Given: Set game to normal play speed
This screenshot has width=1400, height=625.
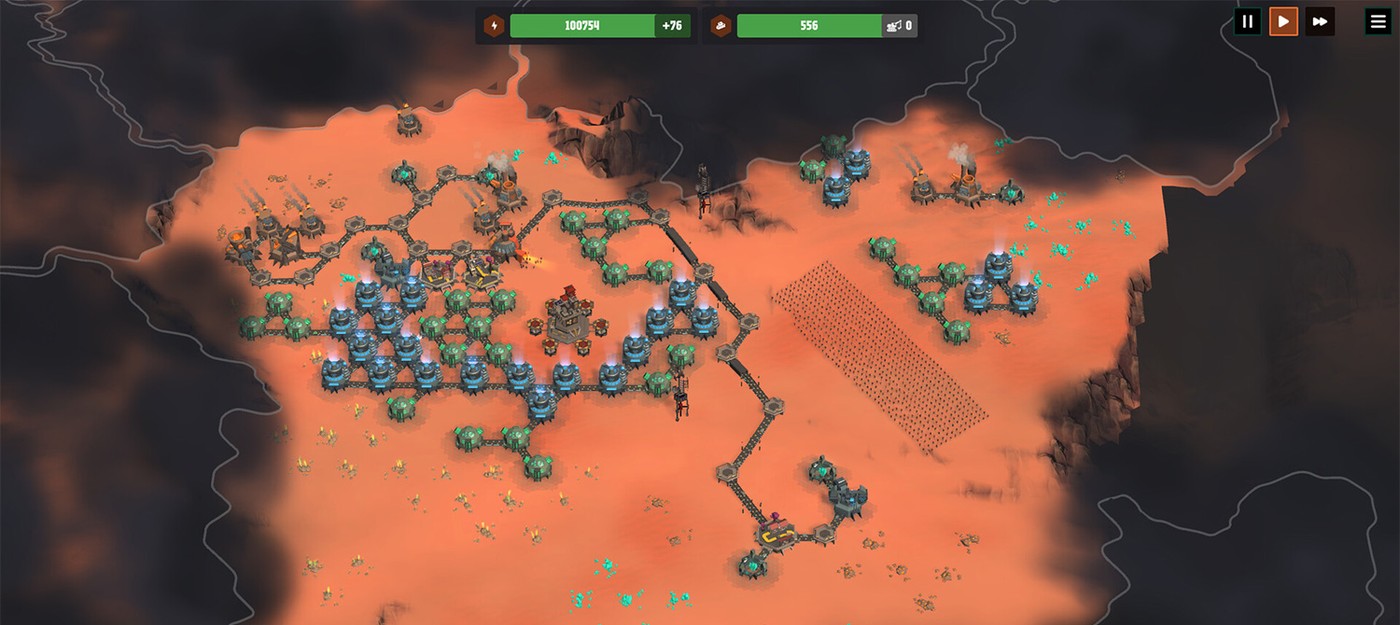Looking at the screenshot, I should 1283,21.
